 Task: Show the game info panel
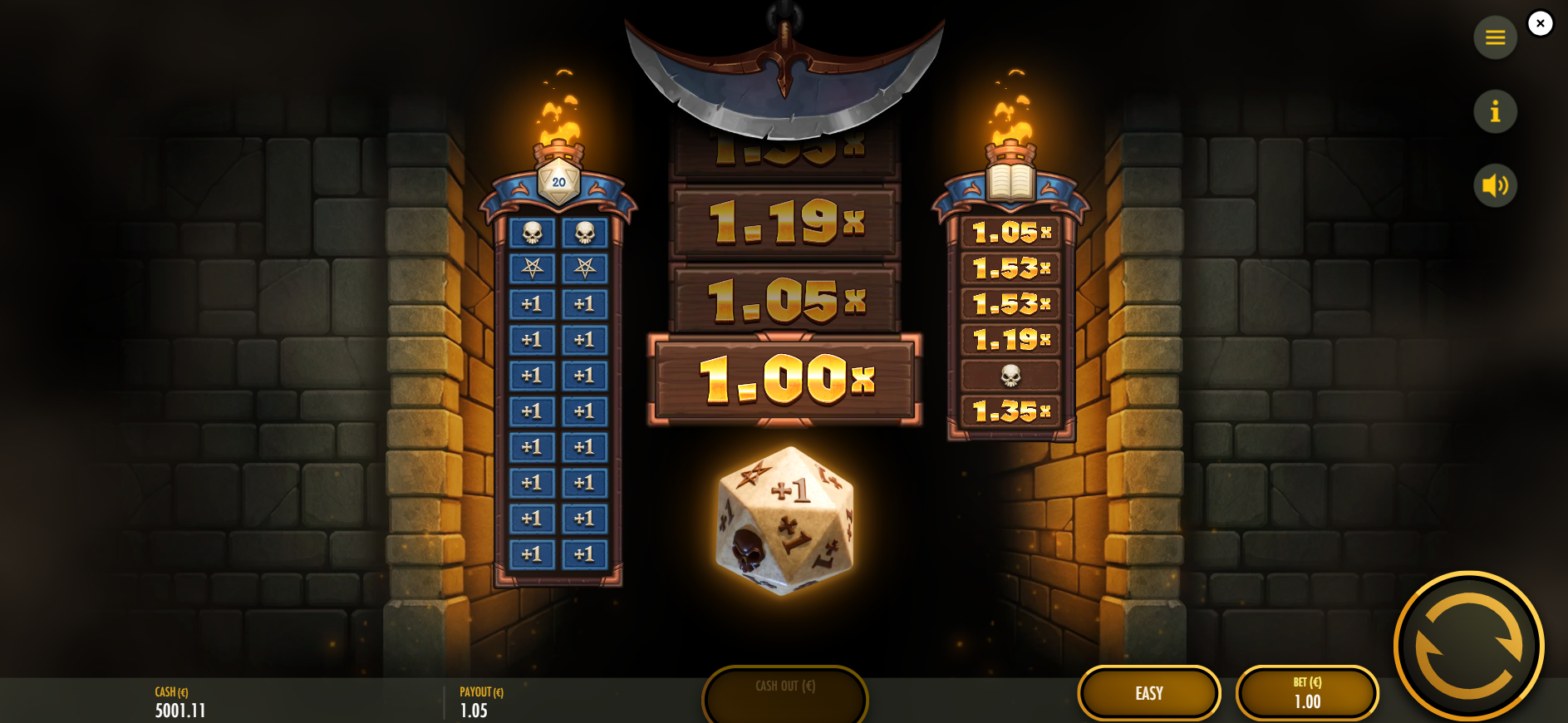tap(1495, 111)
